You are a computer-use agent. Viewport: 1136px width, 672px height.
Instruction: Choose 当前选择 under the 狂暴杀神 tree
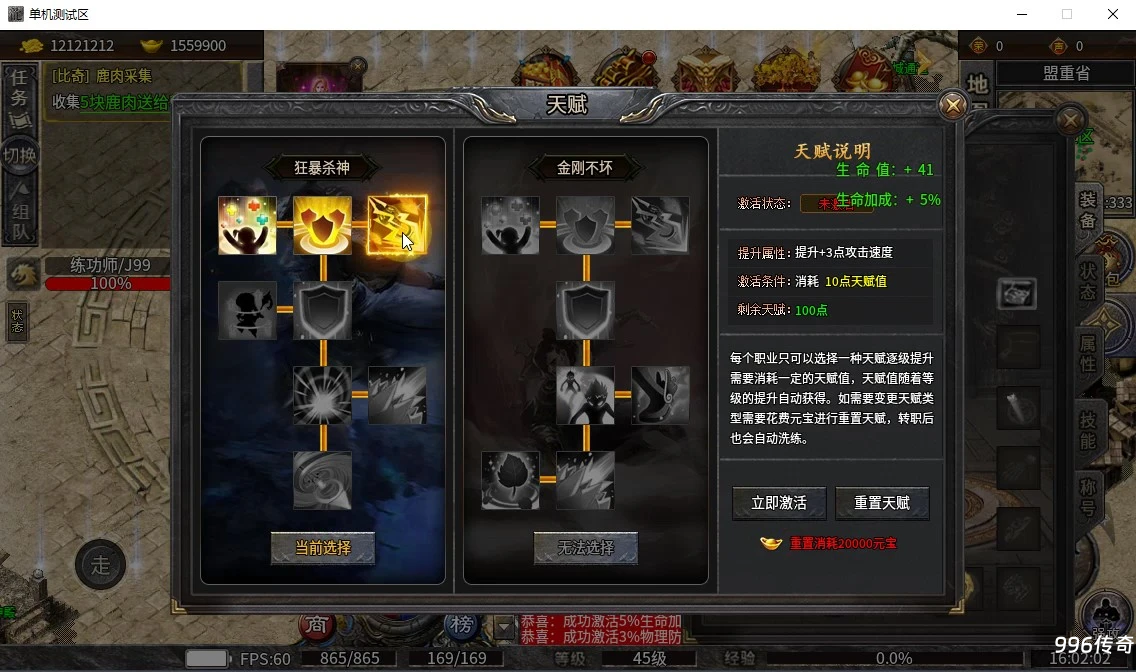(323, 548)
